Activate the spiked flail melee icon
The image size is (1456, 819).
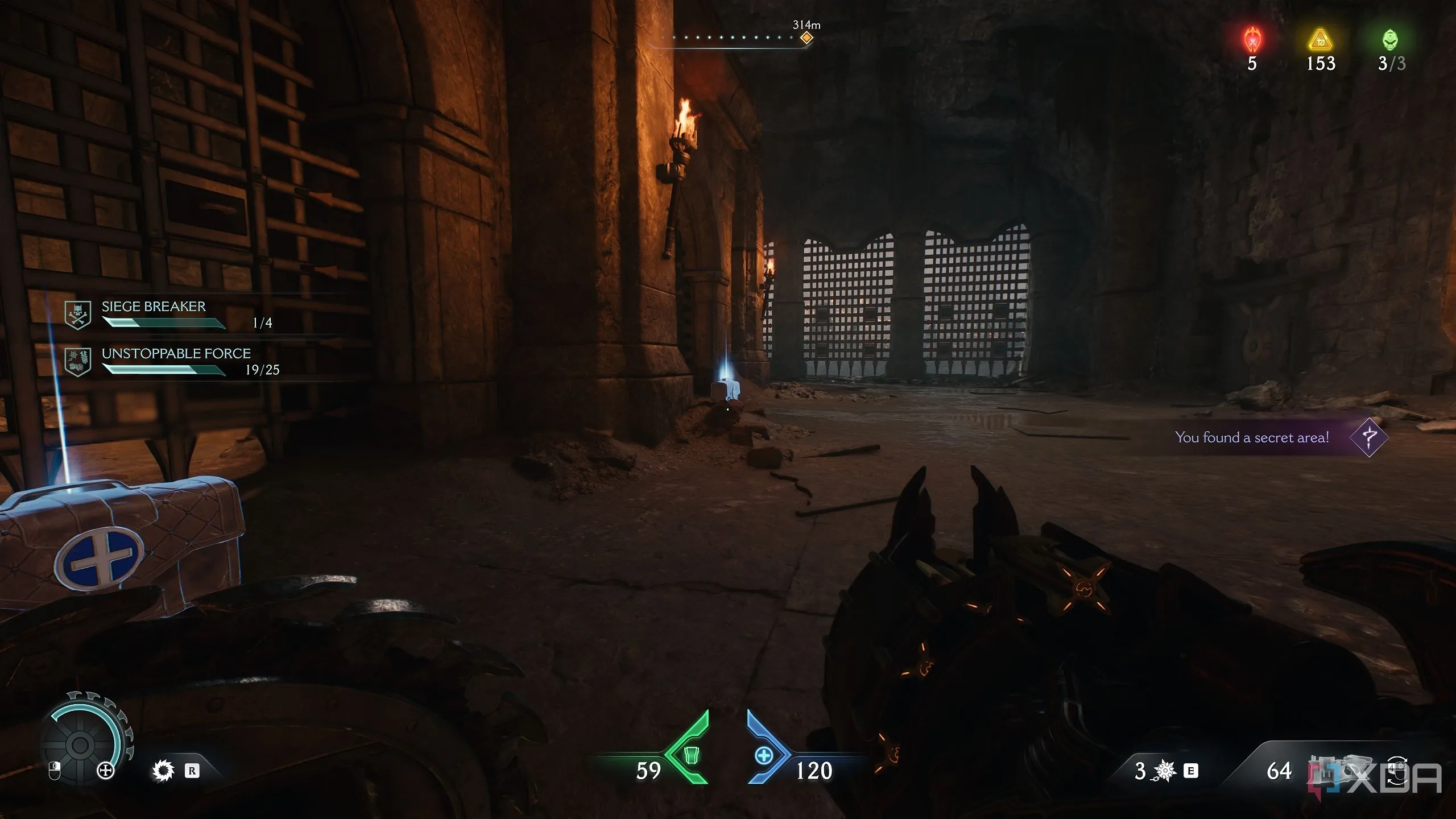1164,771
